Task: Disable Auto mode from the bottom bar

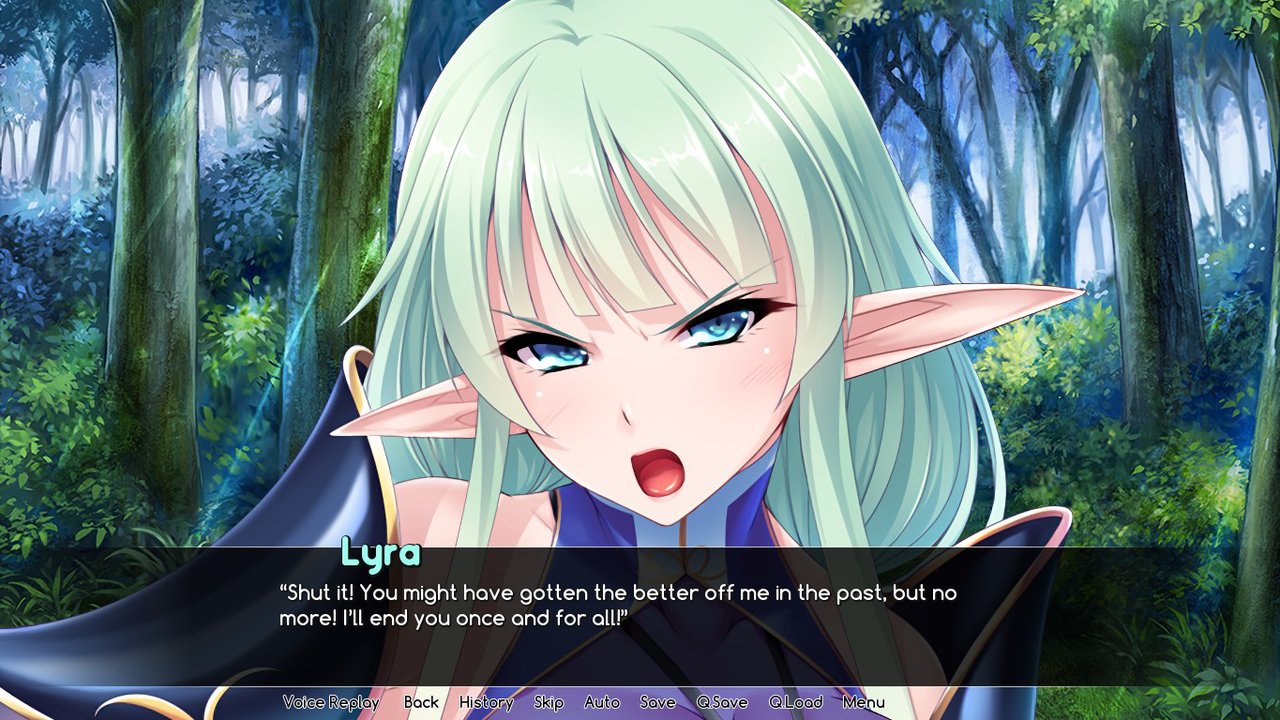Action: 601,702
